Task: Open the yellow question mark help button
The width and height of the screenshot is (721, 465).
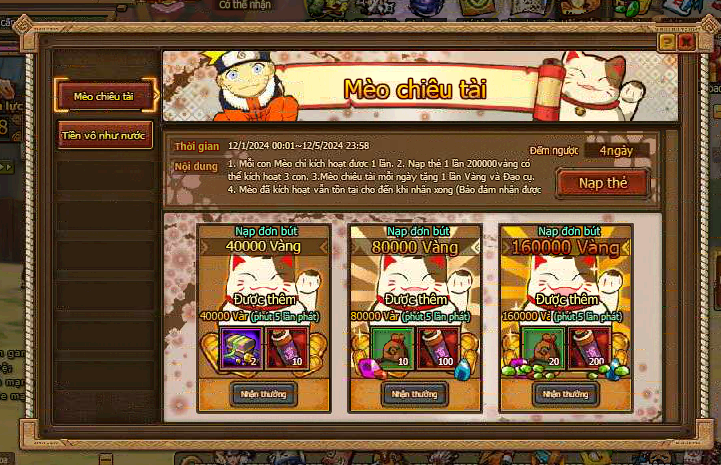Action: (667, 43)
